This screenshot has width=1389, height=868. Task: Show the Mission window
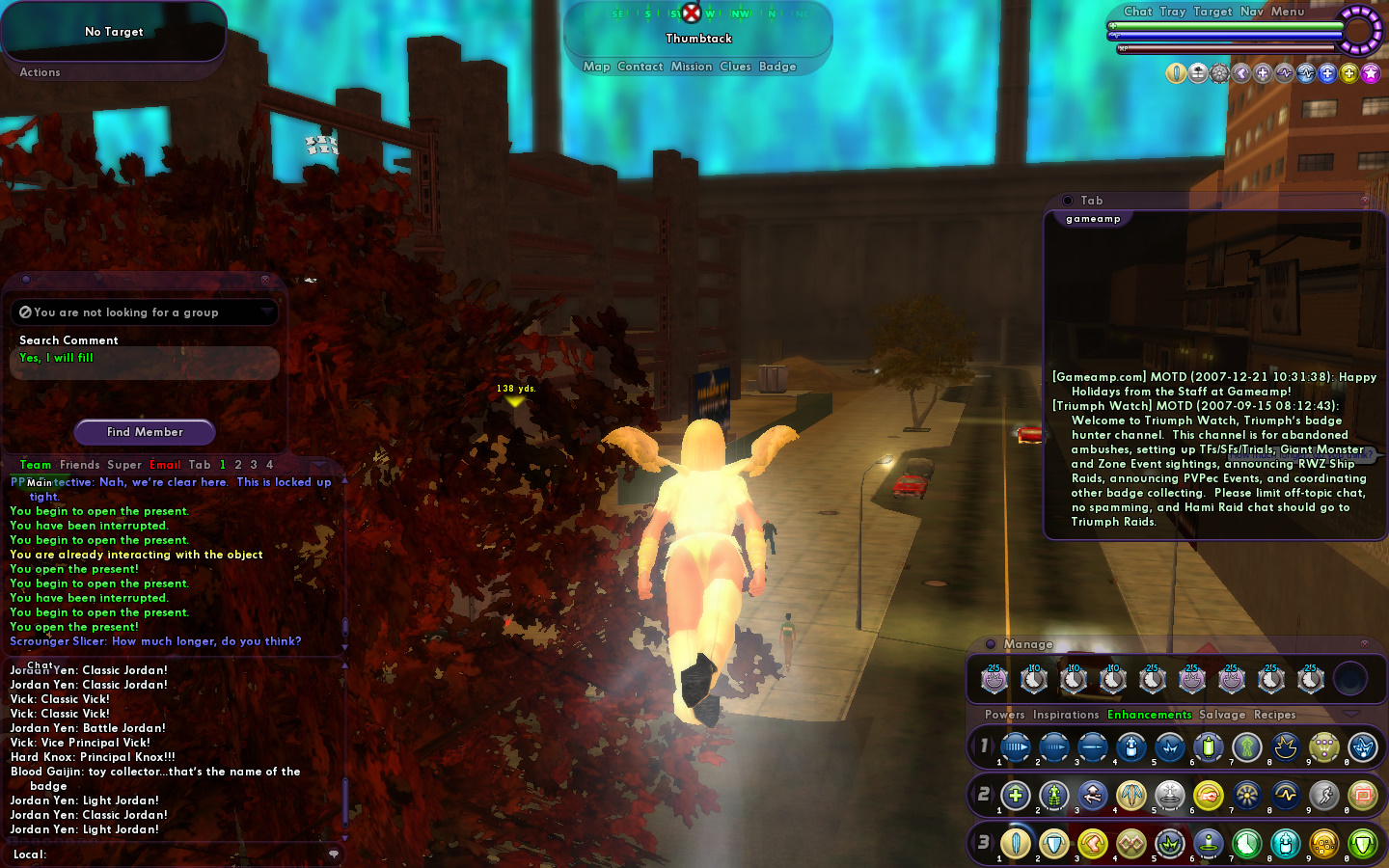click(x=691, y=67)
